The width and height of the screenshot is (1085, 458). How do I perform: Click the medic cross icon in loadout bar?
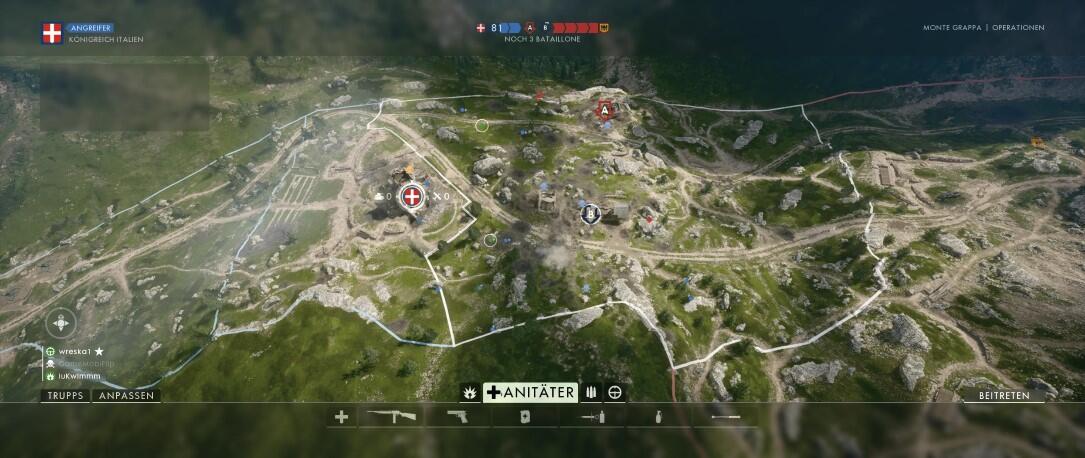click(341, 416)
